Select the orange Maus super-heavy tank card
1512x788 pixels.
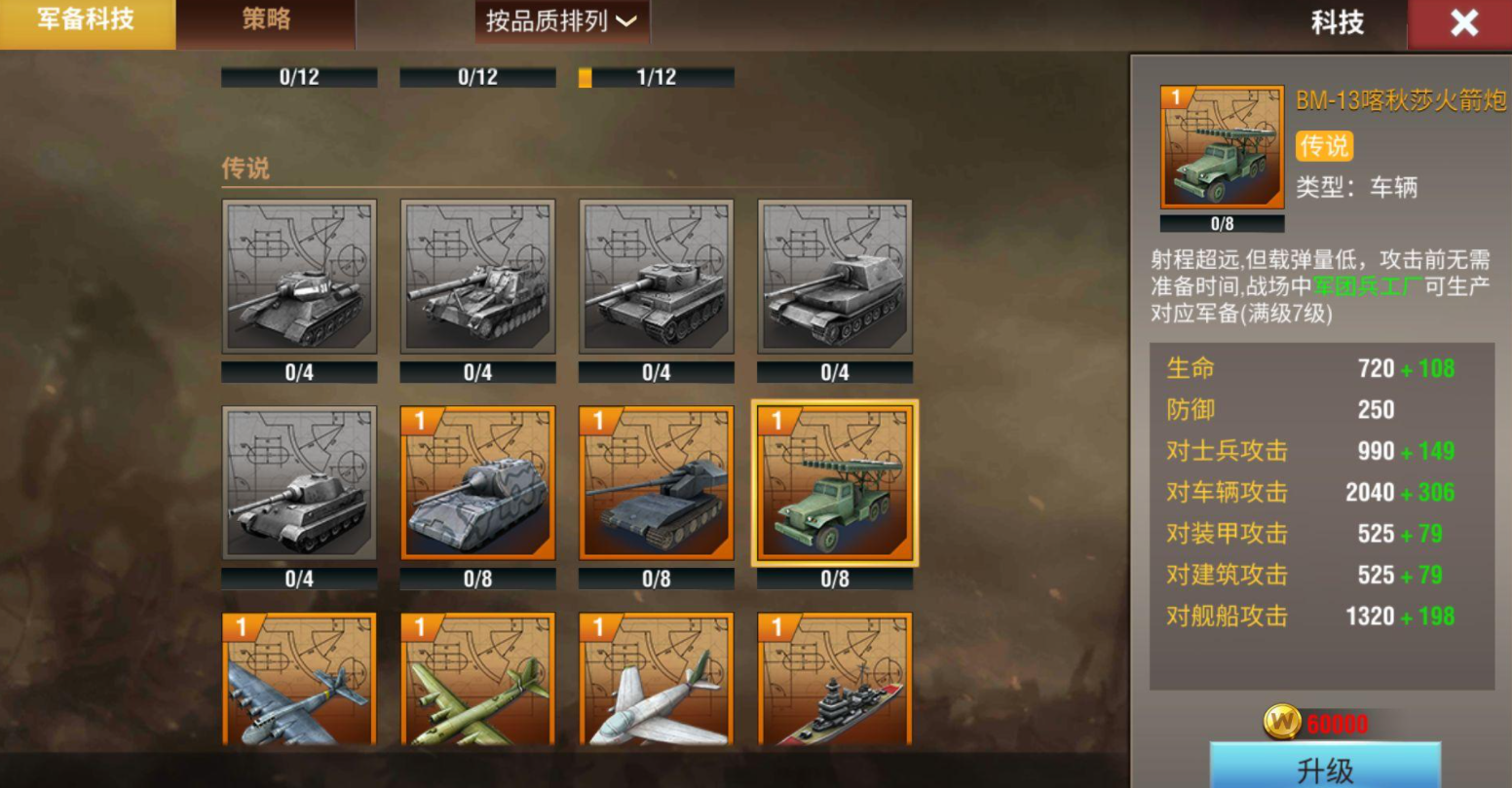[477, 483]
